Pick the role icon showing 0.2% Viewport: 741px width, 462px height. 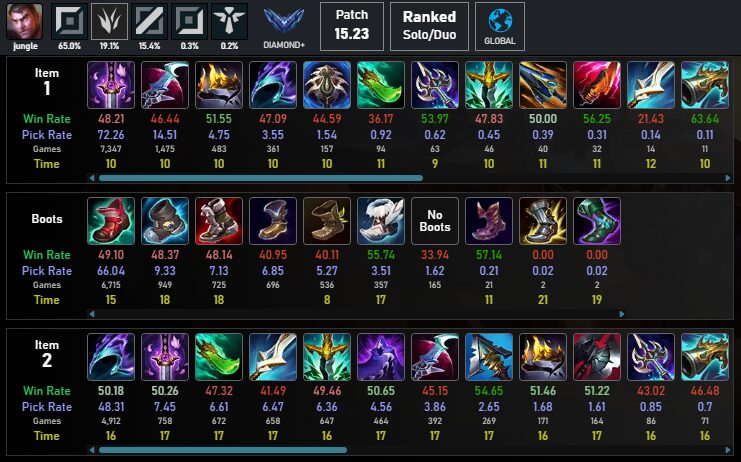pos(228,20)
